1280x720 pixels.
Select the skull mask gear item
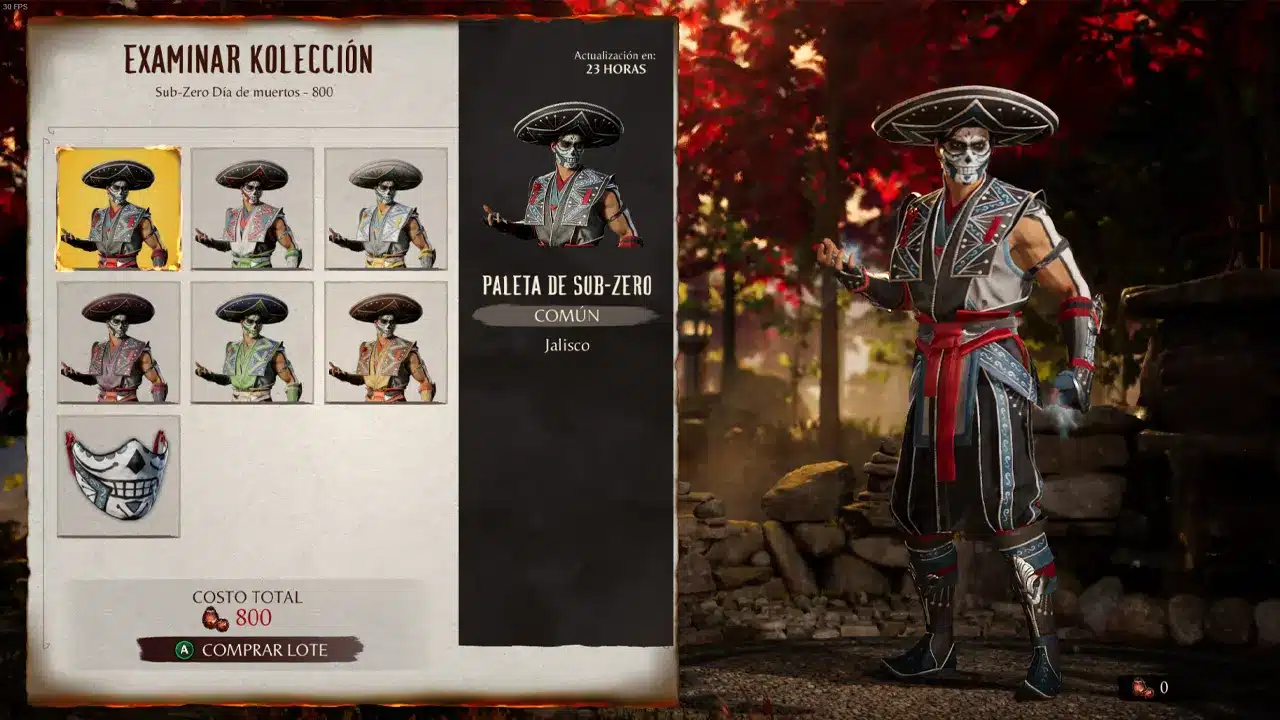coord(118,476)
